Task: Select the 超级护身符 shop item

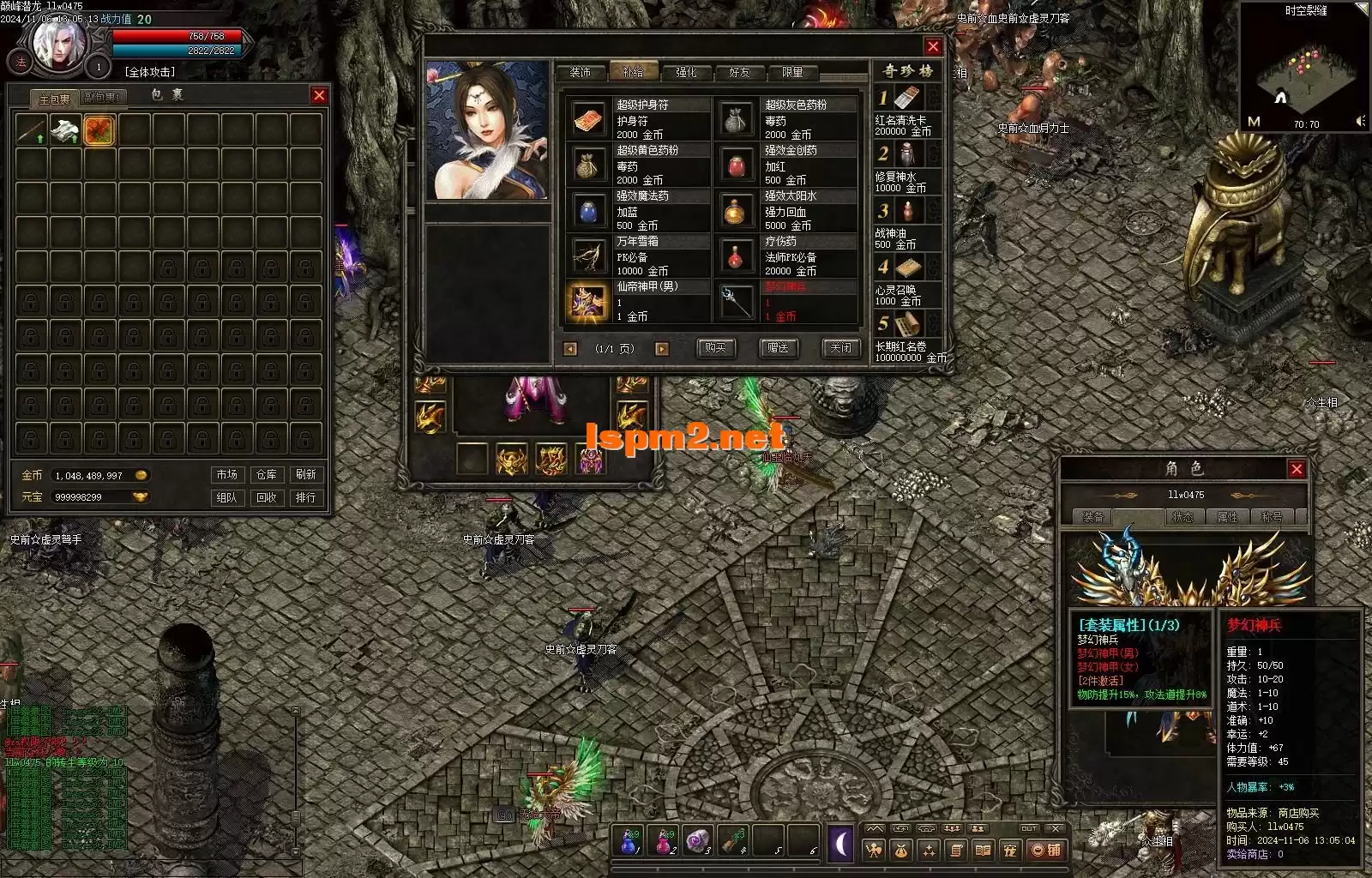Action: [x=587, y=120]
